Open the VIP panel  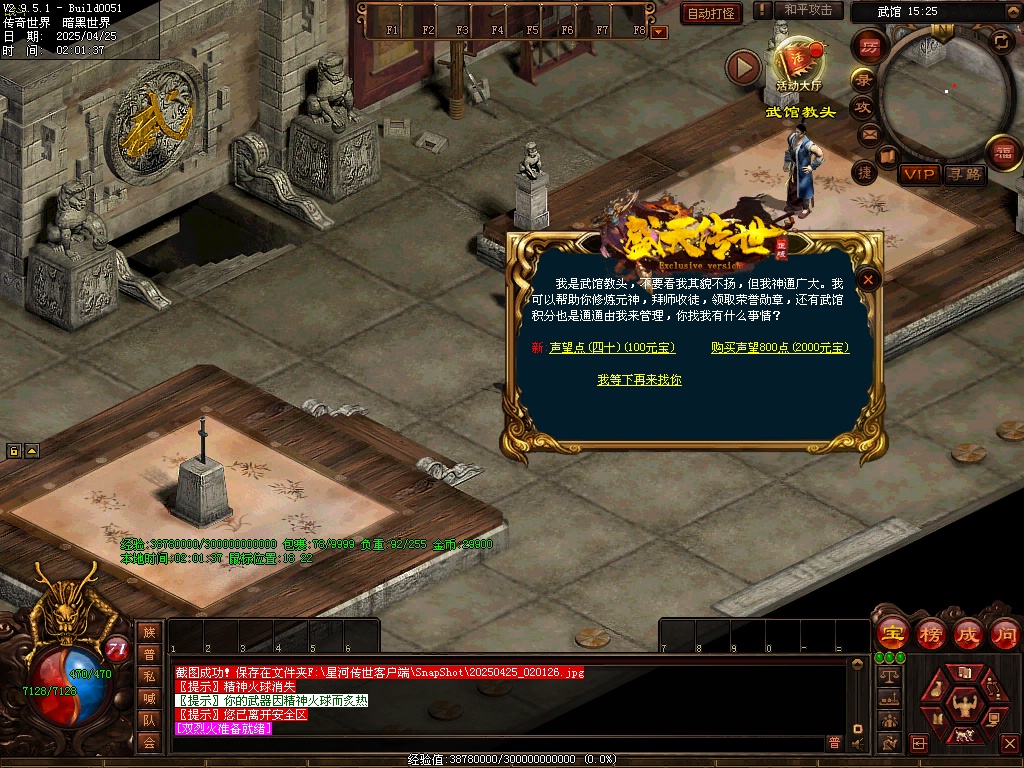pos(919,174)
